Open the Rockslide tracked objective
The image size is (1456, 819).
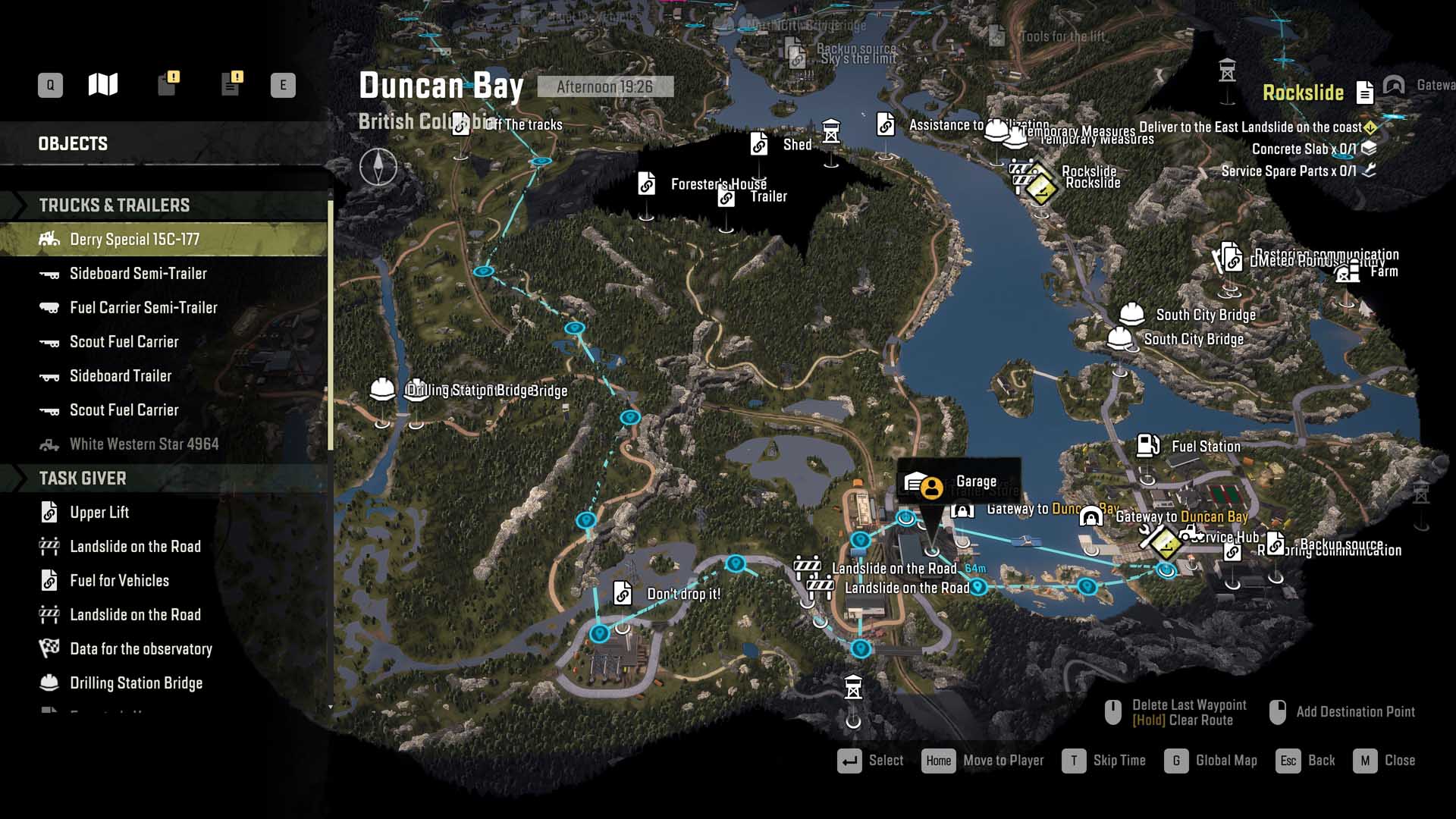tap(1303, 93)
